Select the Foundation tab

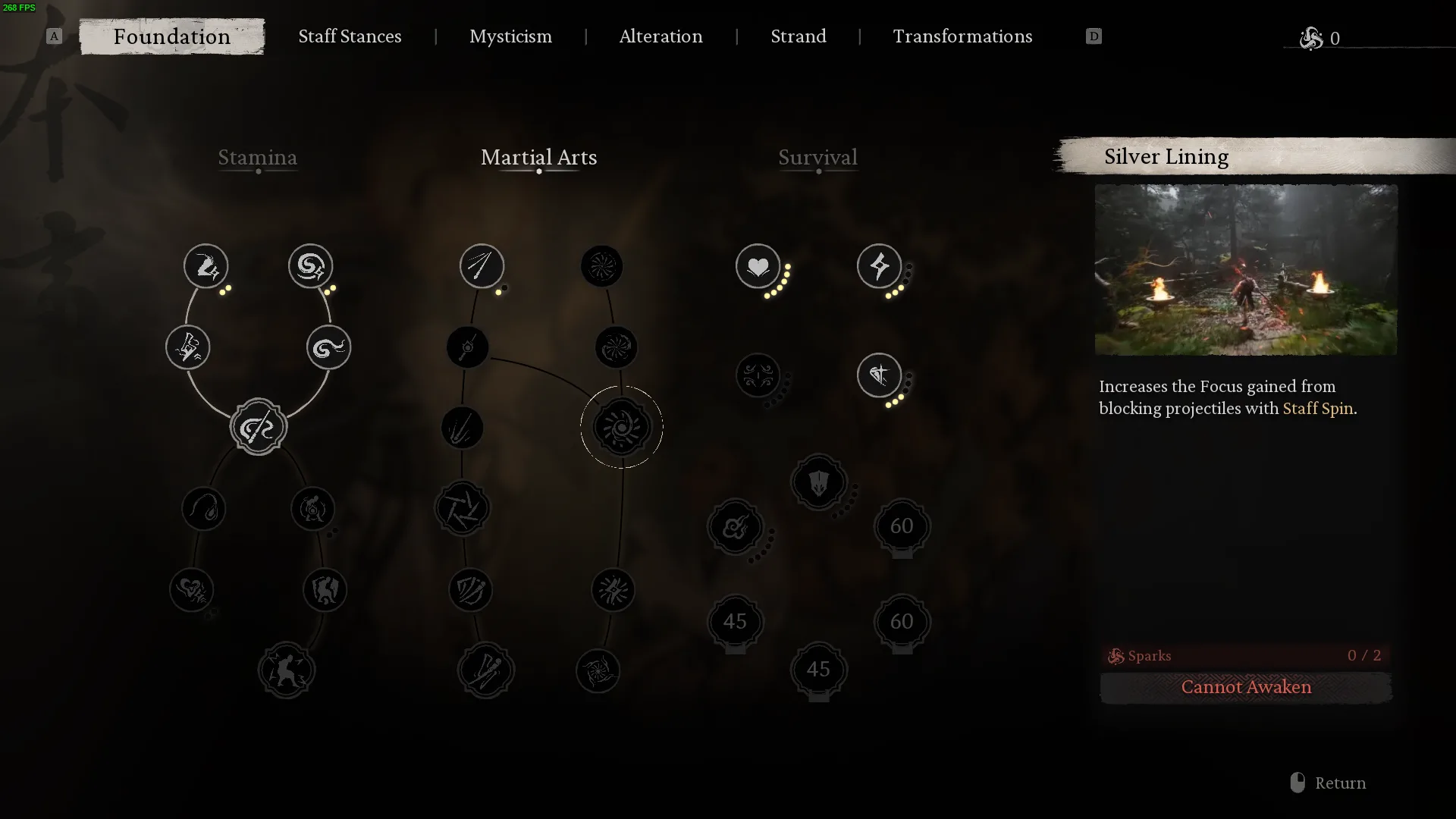pos(172,36)
